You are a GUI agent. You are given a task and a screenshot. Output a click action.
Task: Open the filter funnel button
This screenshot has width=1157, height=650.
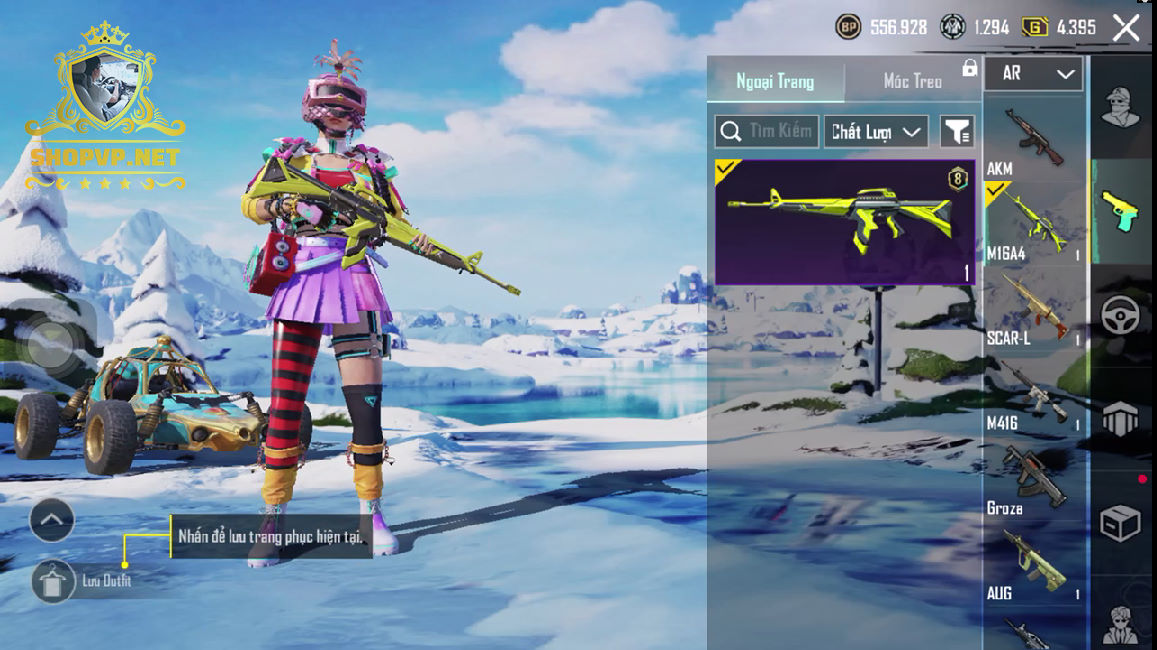point(957,131)
